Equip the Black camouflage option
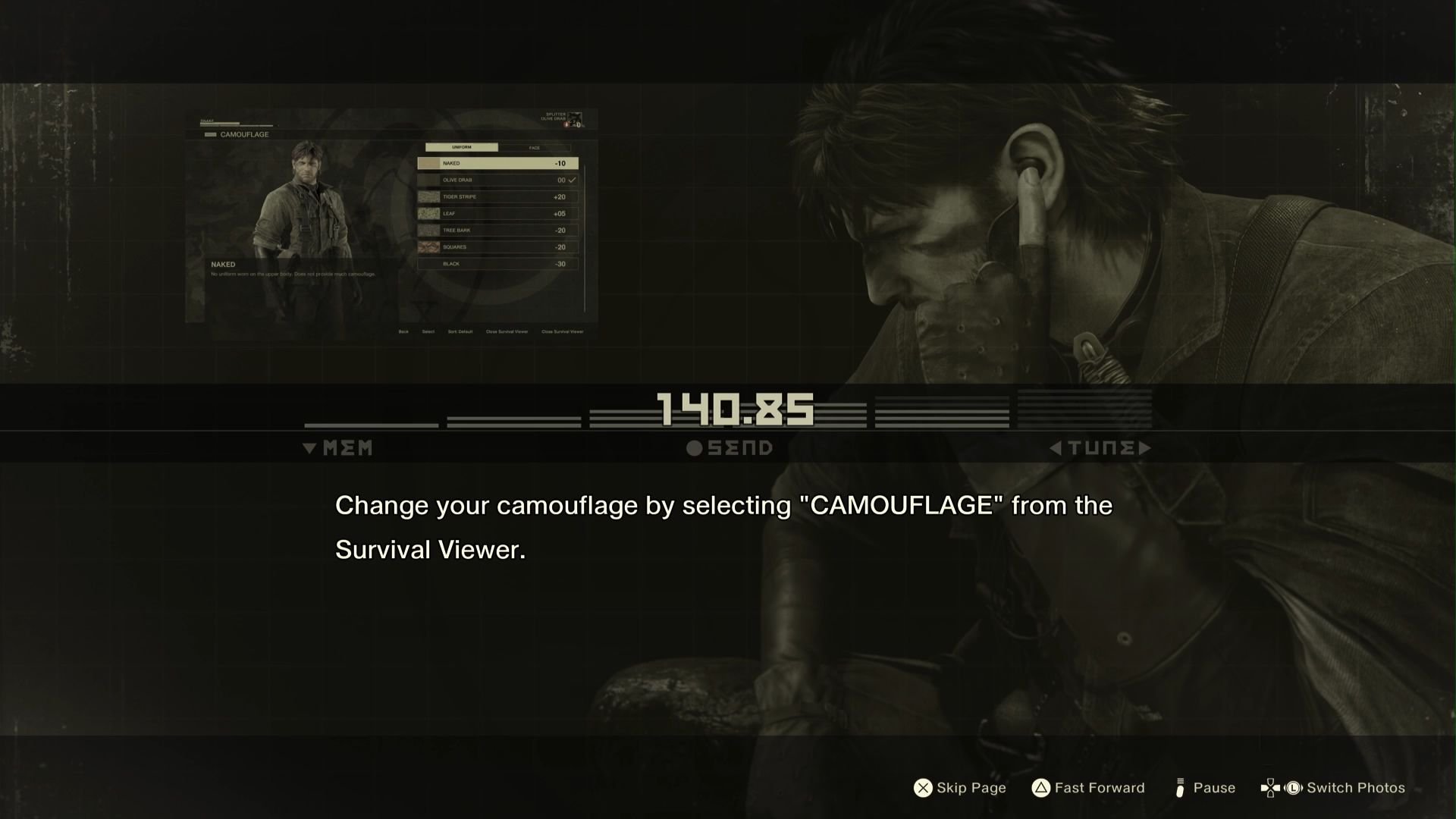The image size is (1456, 819). click(497, 264)
